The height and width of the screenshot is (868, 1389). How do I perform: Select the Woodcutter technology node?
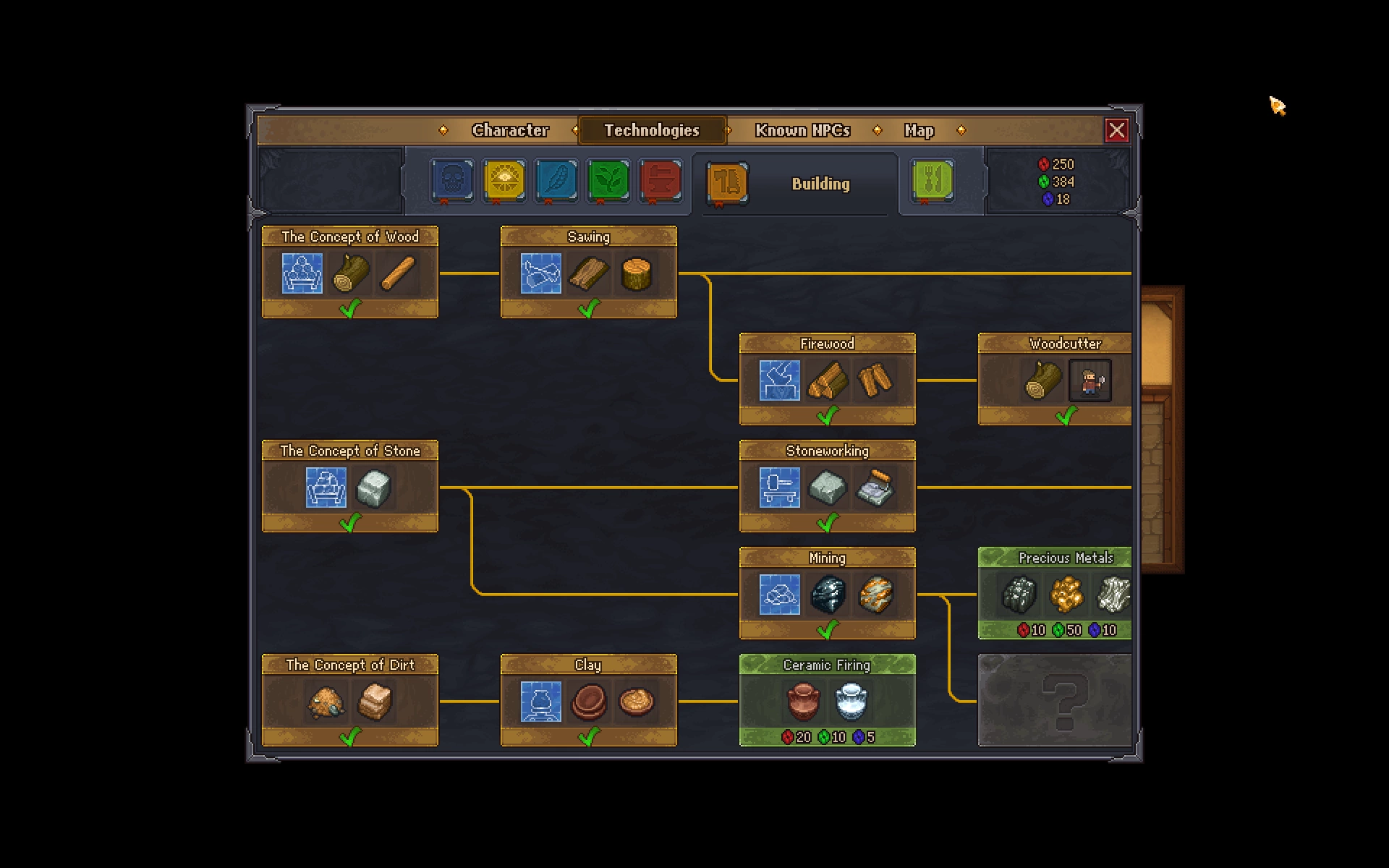click(x=1055, y=379)
